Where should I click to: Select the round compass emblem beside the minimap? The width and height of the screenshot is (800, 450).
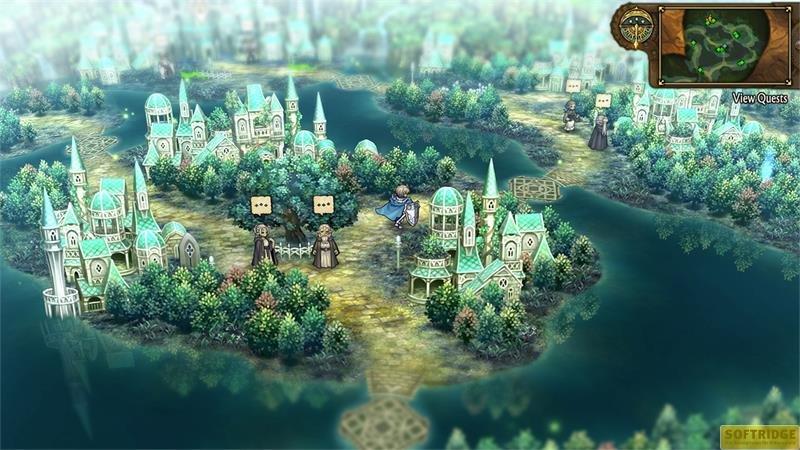tap(633, 29)
